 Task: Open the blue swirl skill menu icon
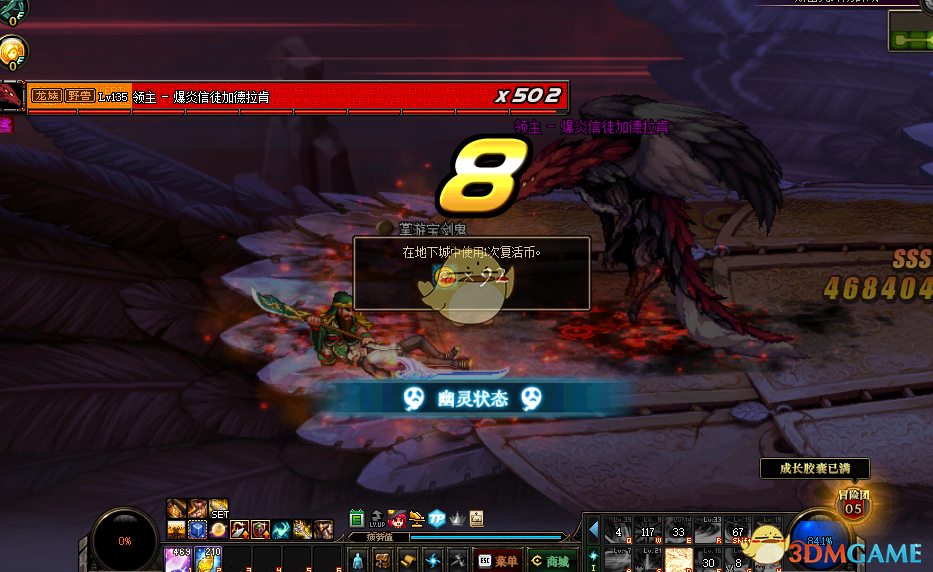pyautogui.click(x=433, y=560)
